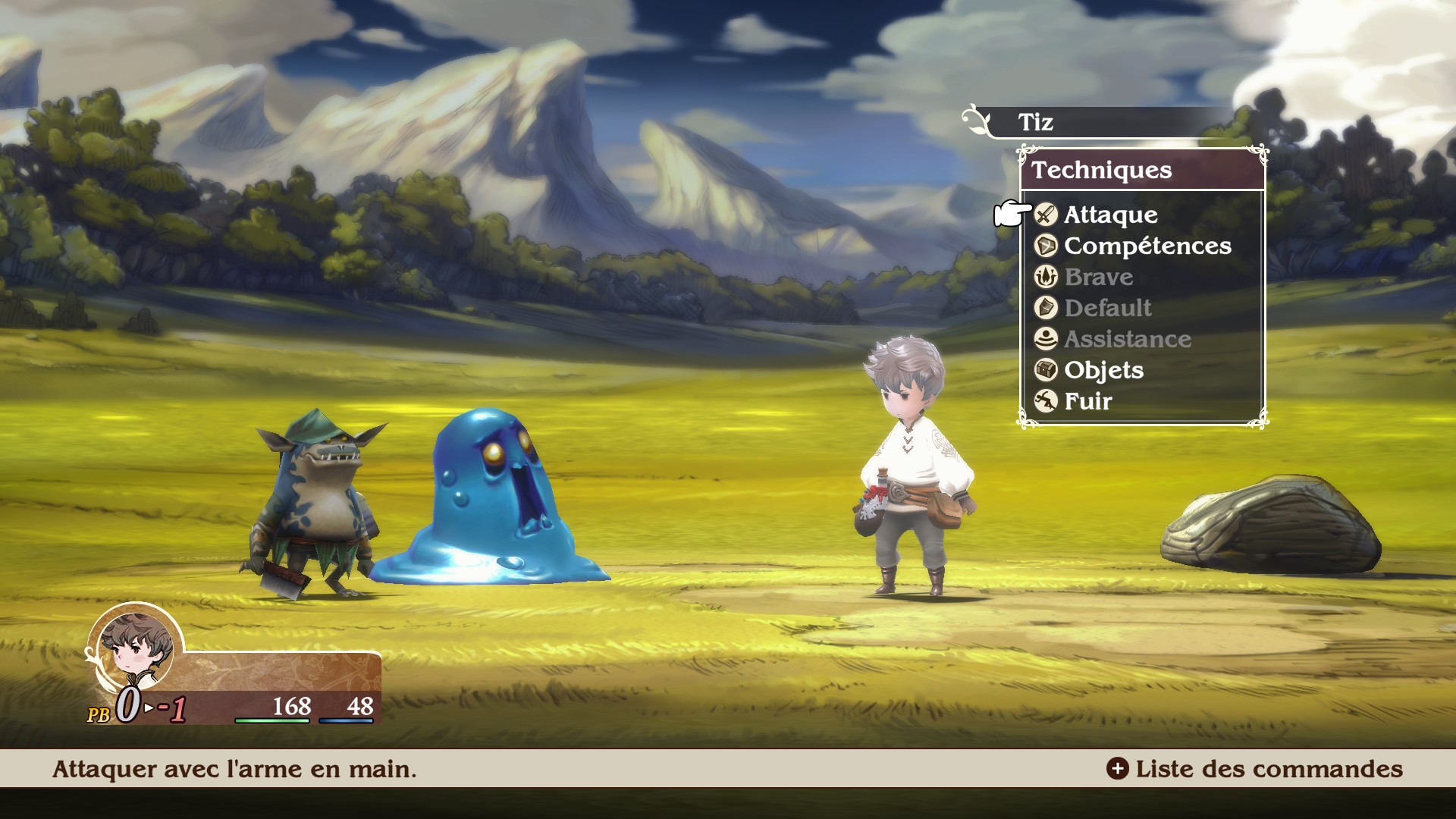Select the Attaque command

[x=1110, y=215]
